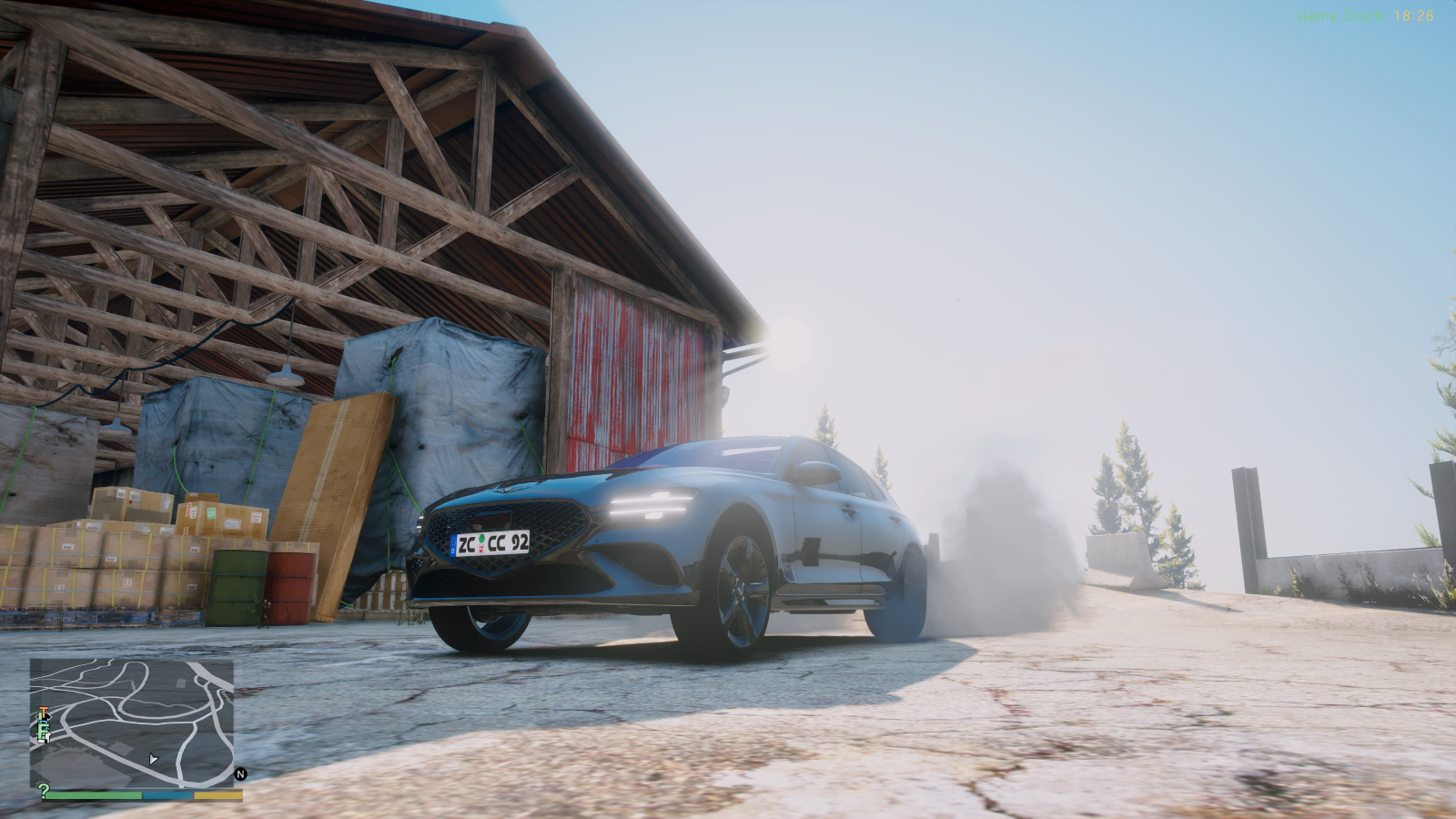The height and width of the screenshot is (819, 1456).
Task: Select the orange T map blip
Action: click(43, 713)
